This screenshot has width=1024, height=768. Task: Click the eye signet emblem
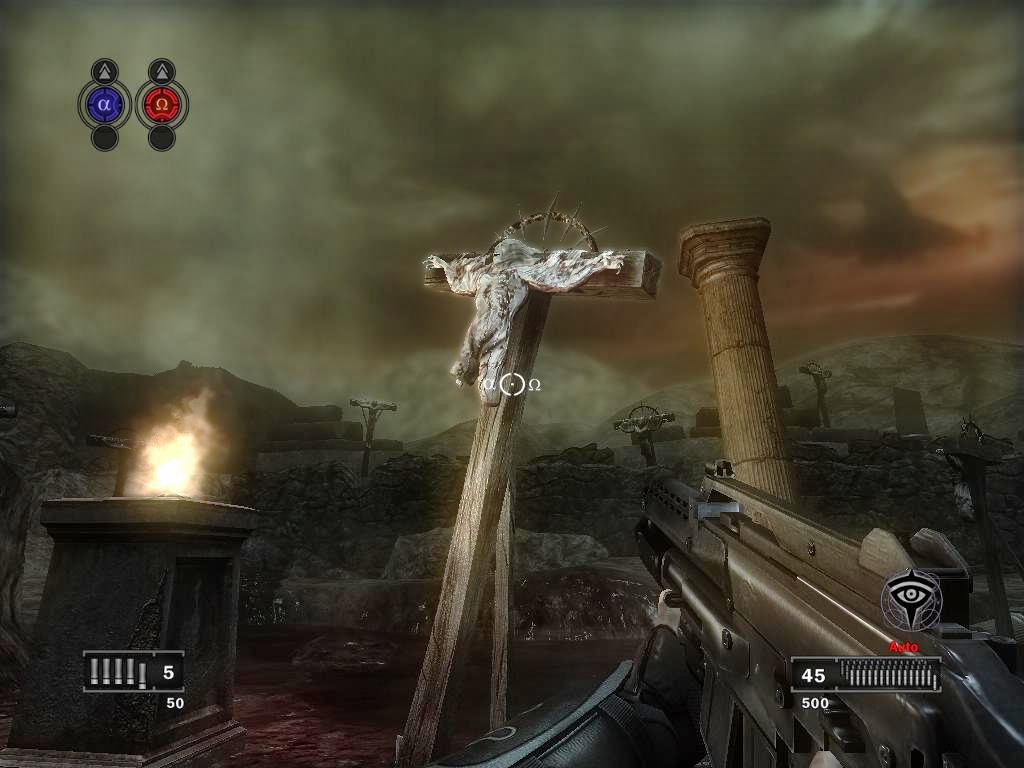[x=910, y=600]
